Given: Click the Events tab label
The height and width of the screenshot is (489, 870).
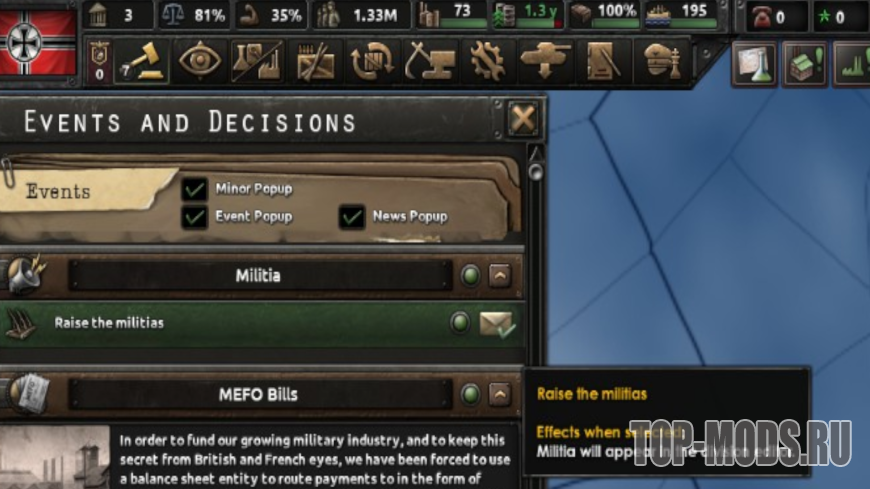Looking at the screenshot, I should click(58, 191).
